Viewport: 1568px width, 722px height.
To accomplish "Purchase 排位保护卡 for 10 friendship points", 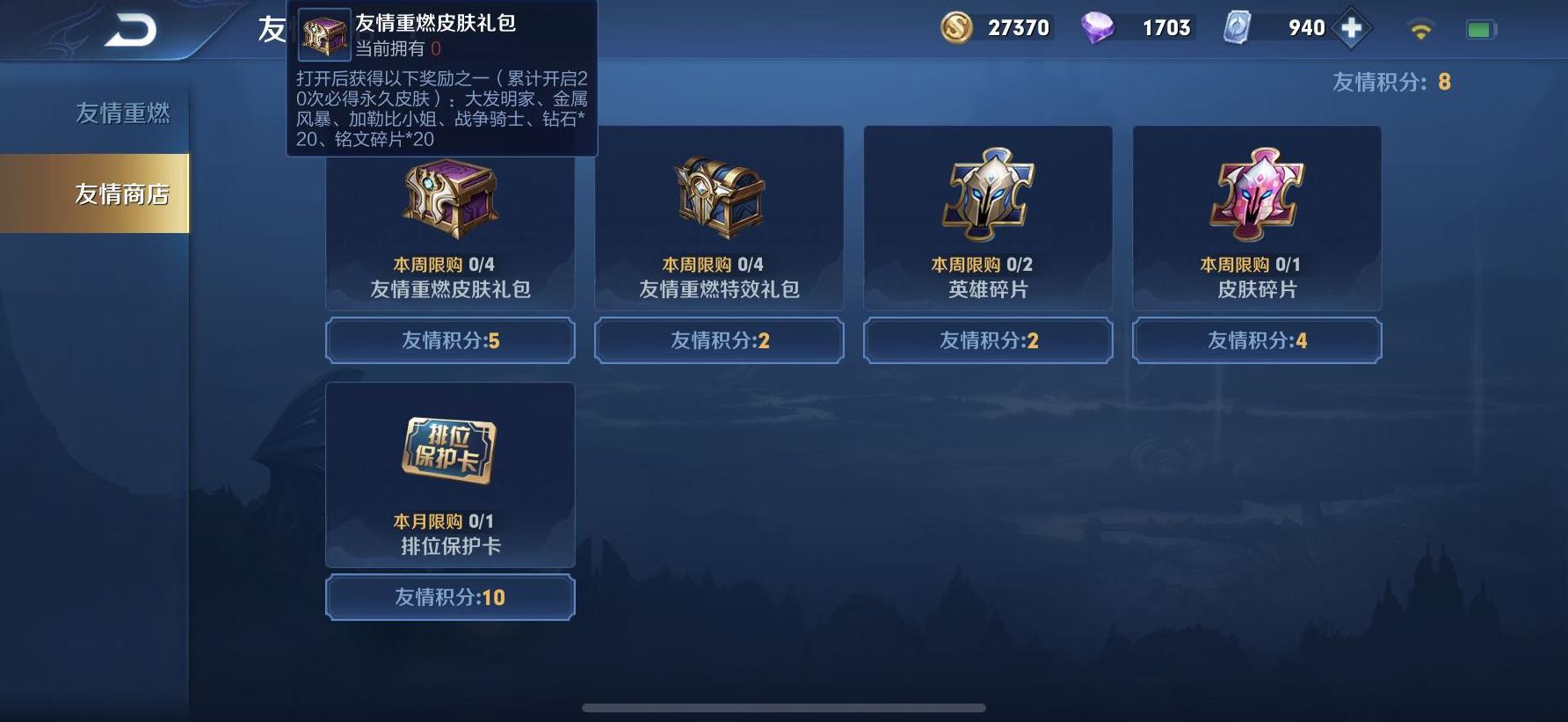I will pos(450,596).
